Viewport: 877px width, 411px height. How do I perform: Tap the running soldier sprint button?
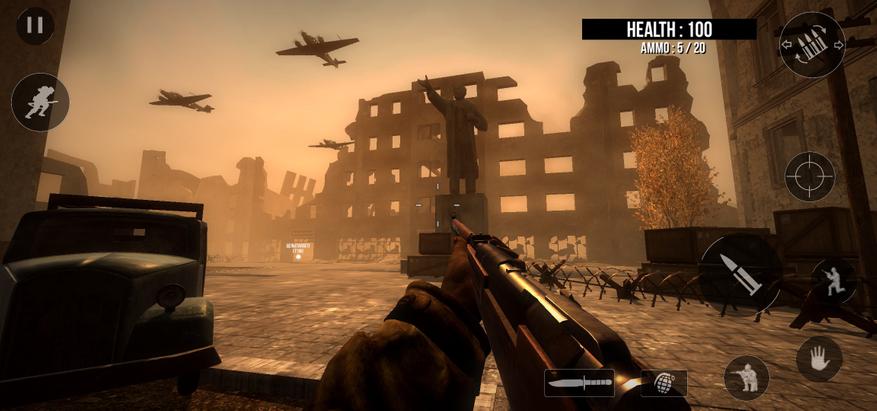coord(40,102)
